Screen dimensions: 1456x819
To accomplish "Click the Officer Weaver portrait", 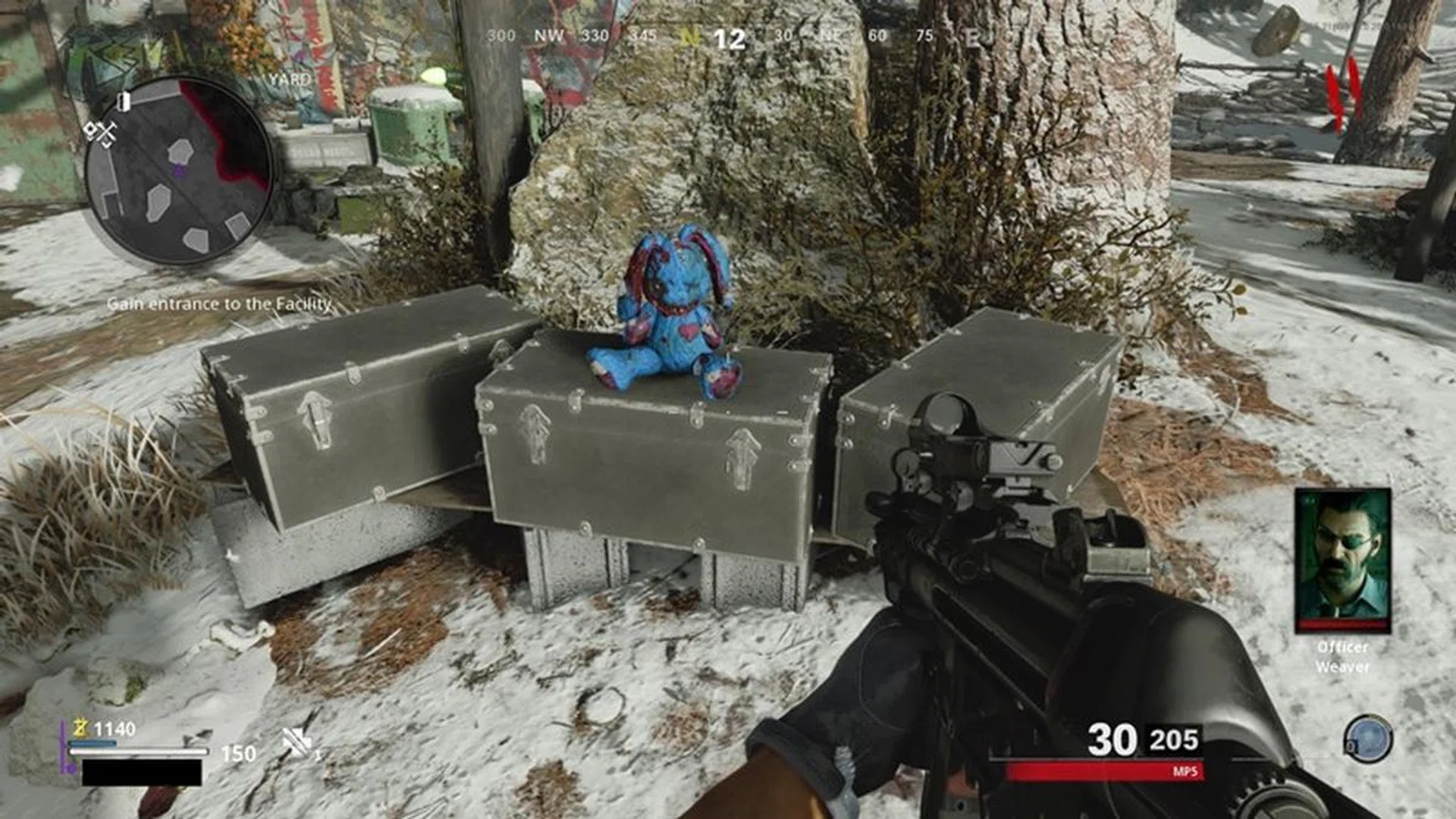I will tap(1342, 561).
